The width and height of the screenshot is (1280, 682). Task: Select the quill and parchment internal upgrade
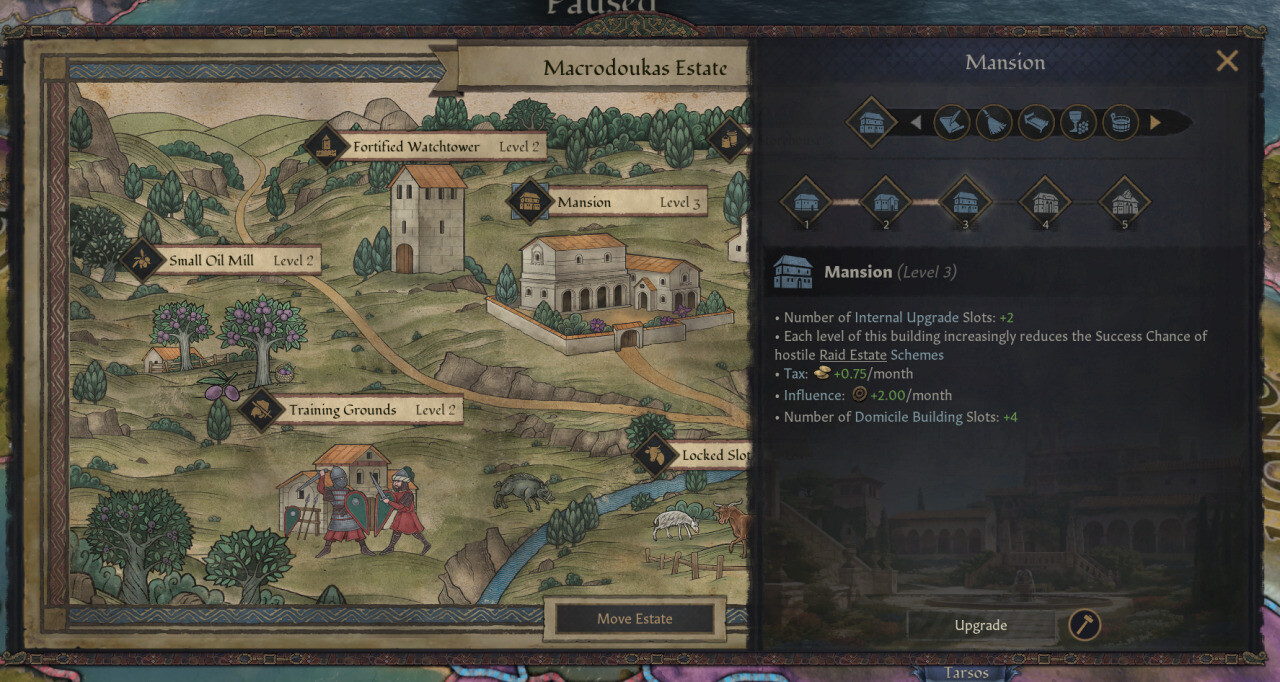[952, 123]
